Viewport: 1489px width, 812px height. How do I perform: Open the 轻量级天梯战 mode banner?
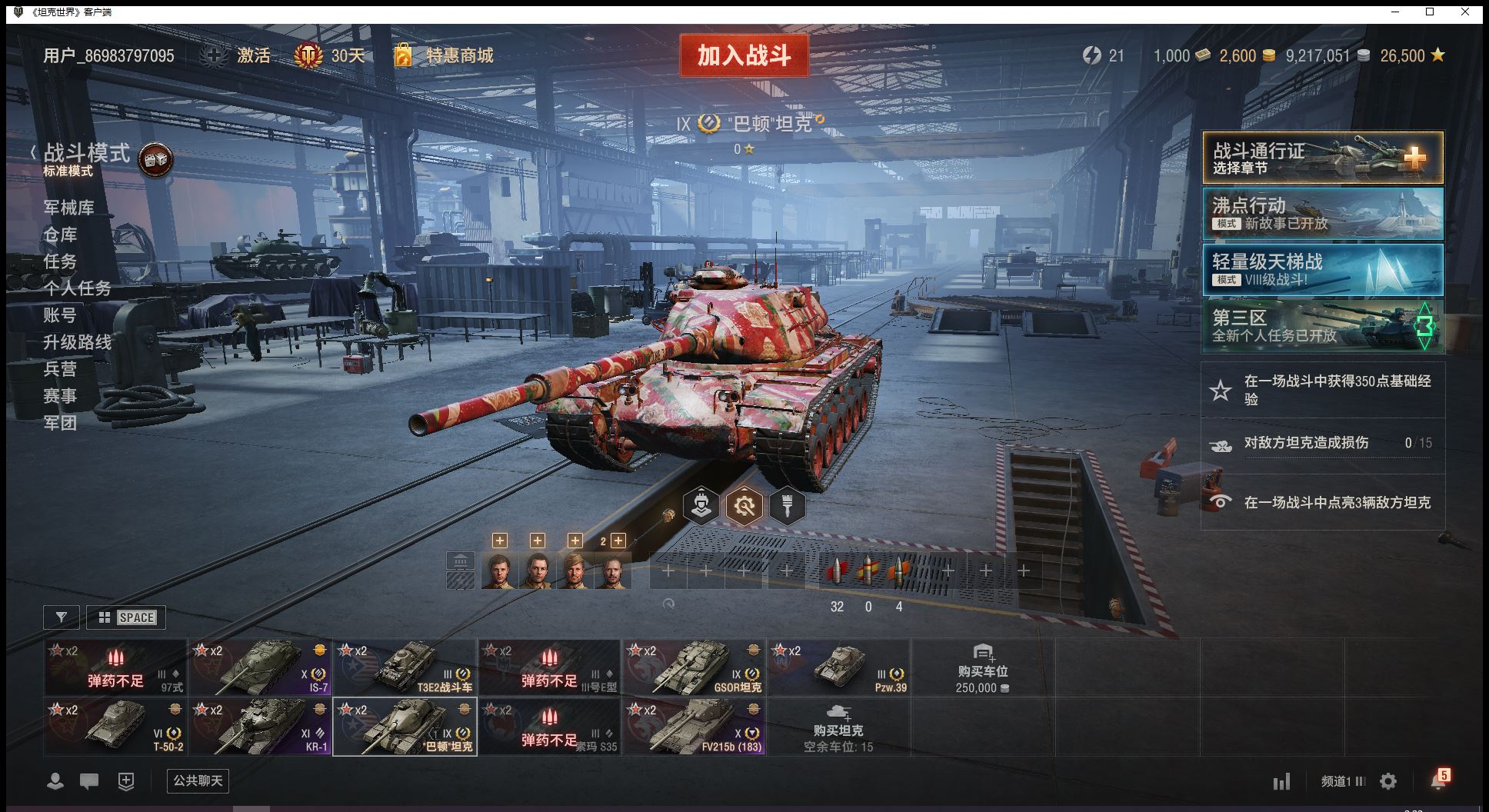click(1322, 270)
